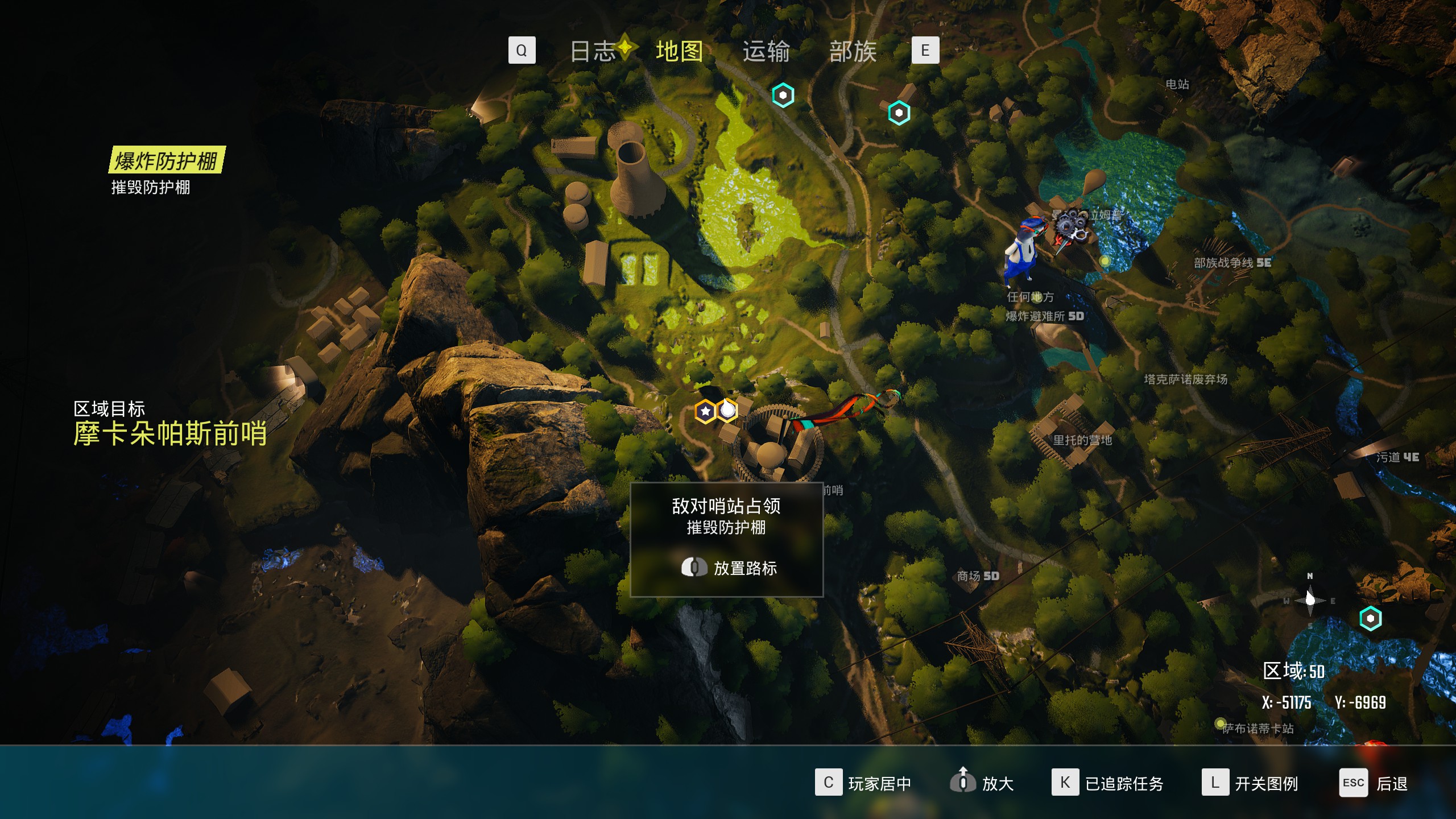Select the gold star hexagon quest marker

[x=705, y=411]
